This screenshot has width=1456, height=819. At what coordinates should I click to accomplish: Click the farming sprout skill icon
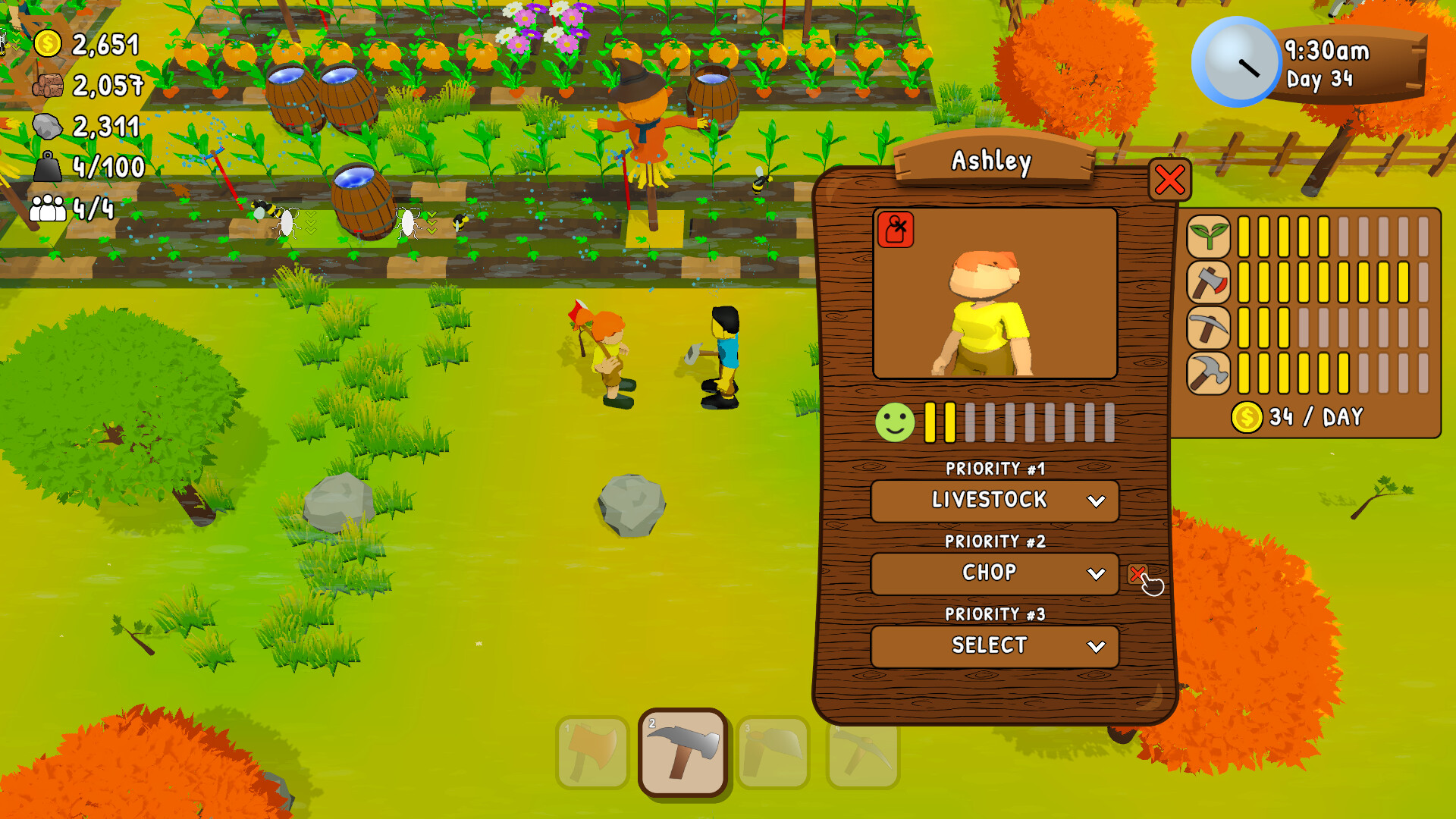coord(1210,235)
